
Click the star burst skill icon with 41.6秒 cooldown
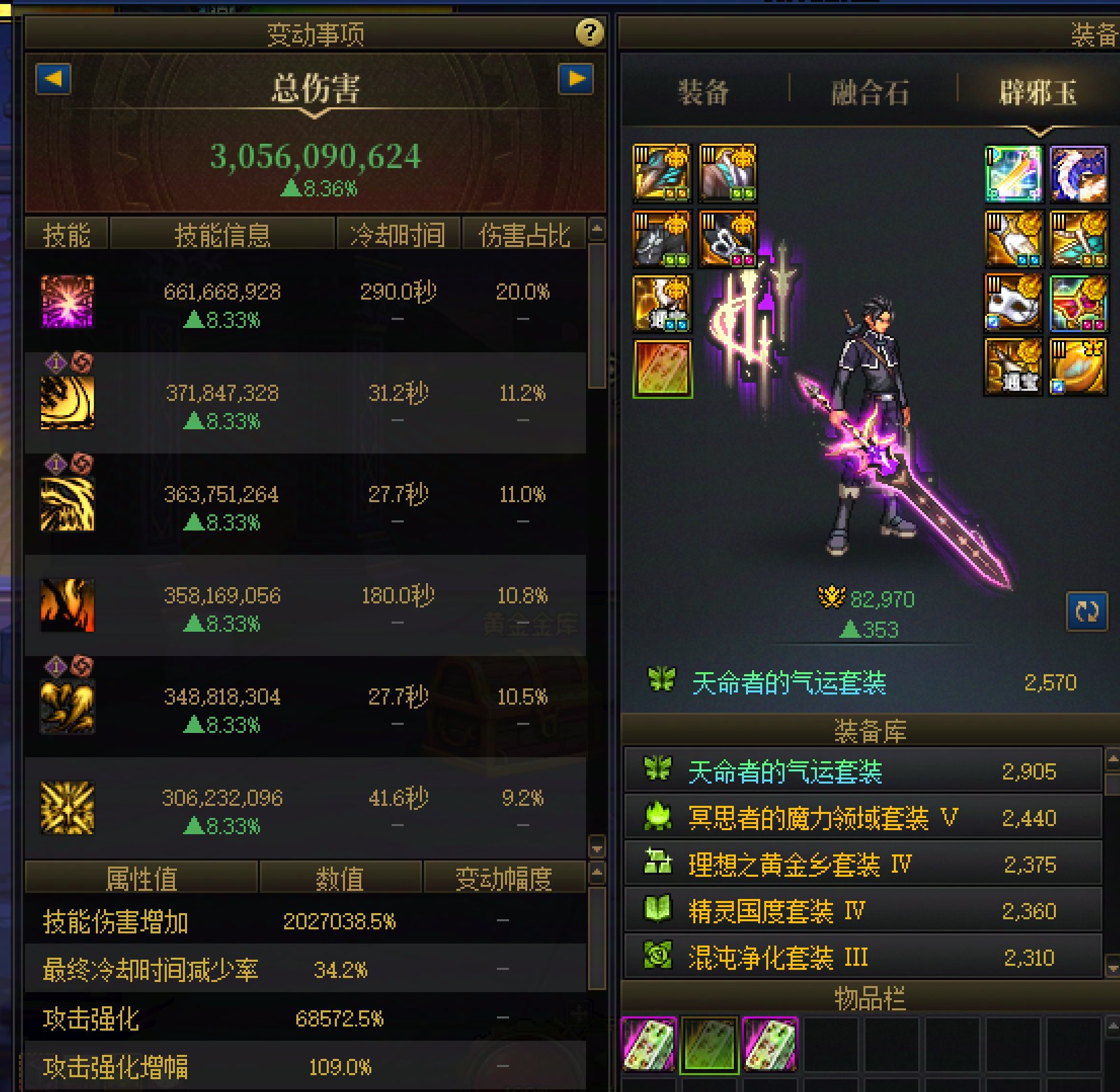click(x=68, y=807)
